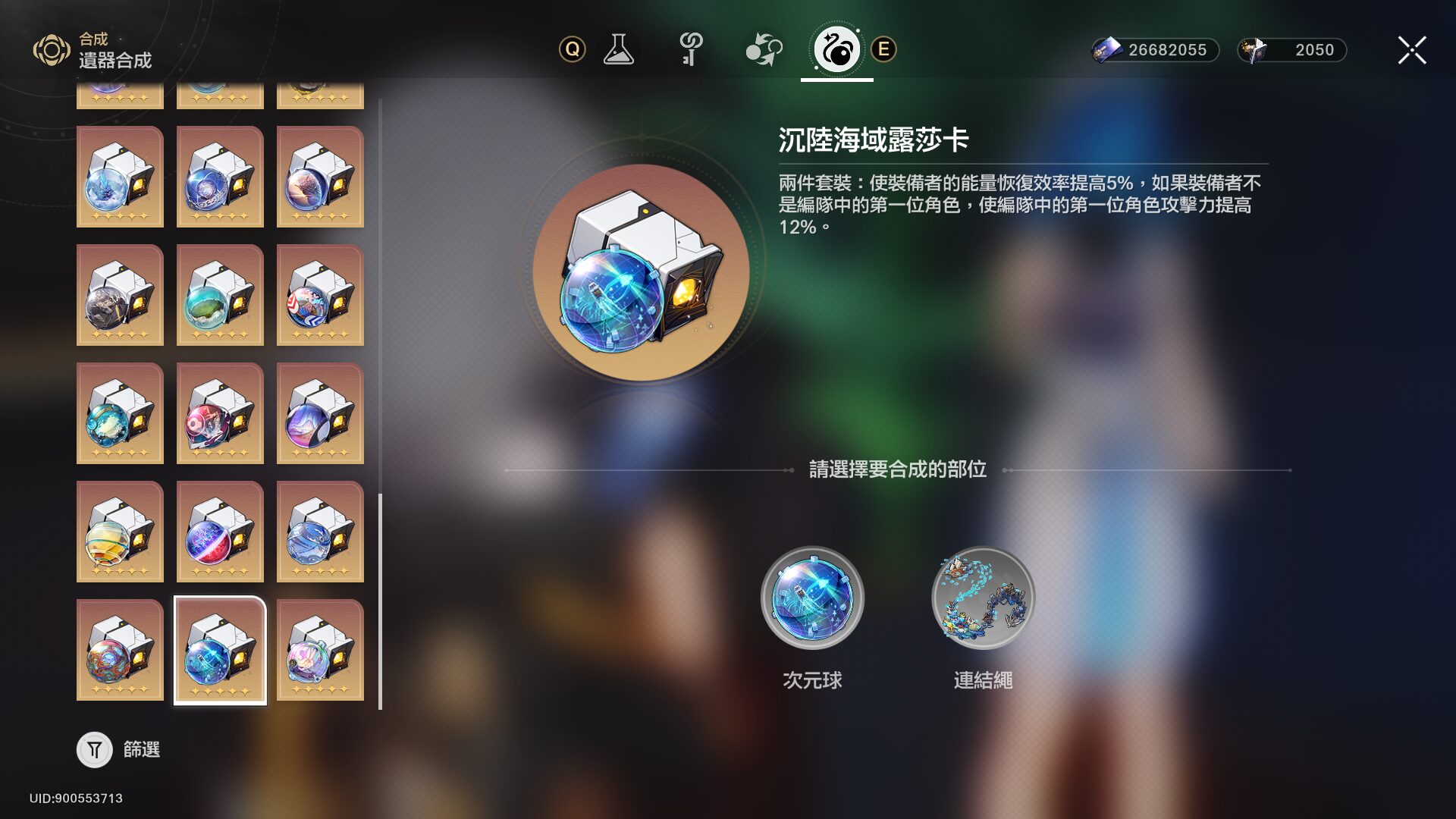Select the teal swirling orb ornament box
The image size is (1456, 819).
point(120,413)
